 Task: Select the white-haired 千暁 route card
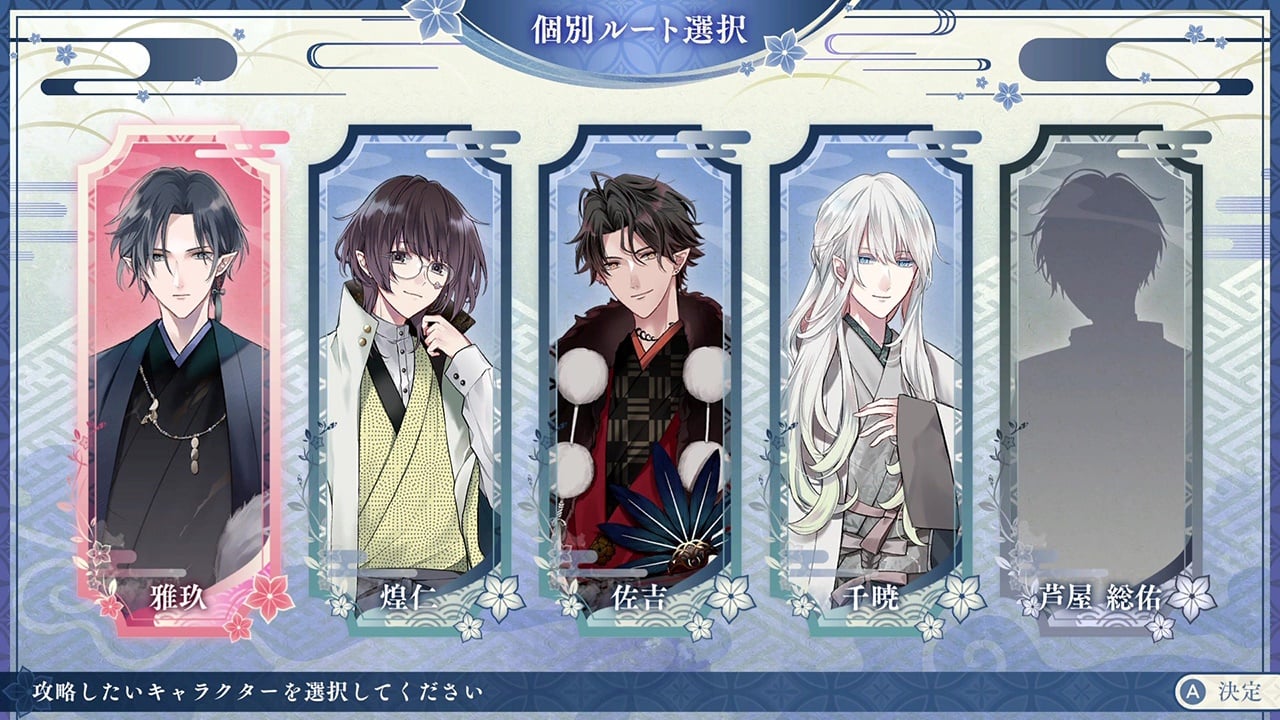[x=870, y=380]
